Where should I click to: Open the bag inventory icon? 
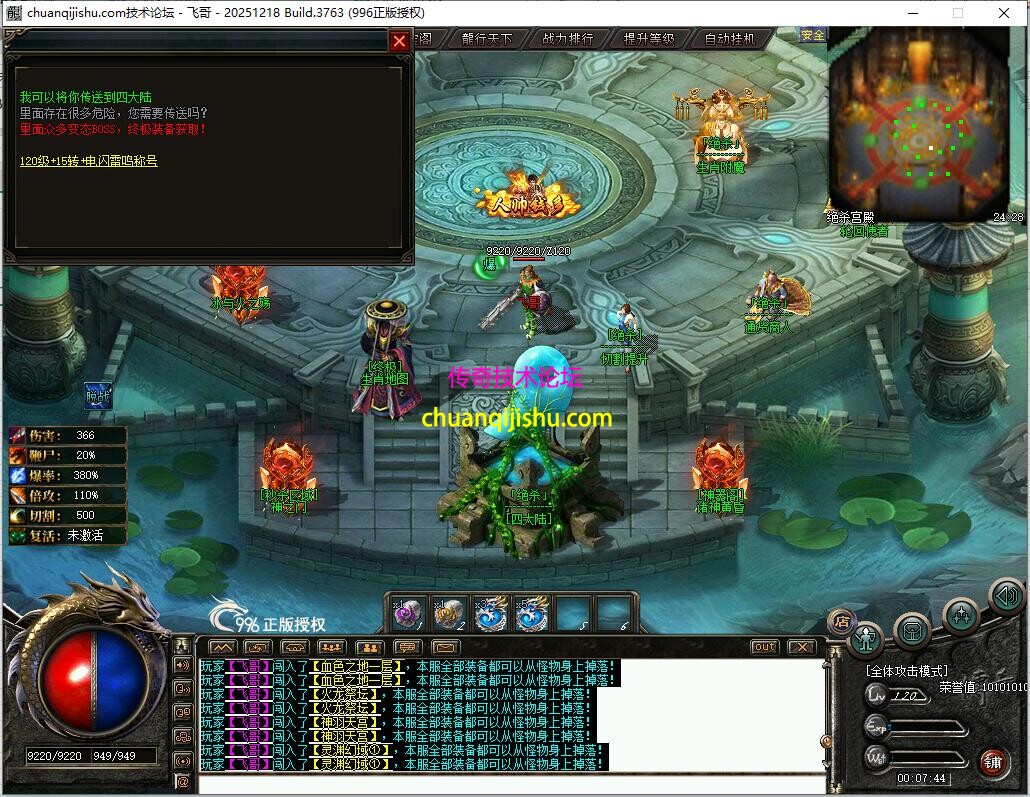click(x=912, y=630)
